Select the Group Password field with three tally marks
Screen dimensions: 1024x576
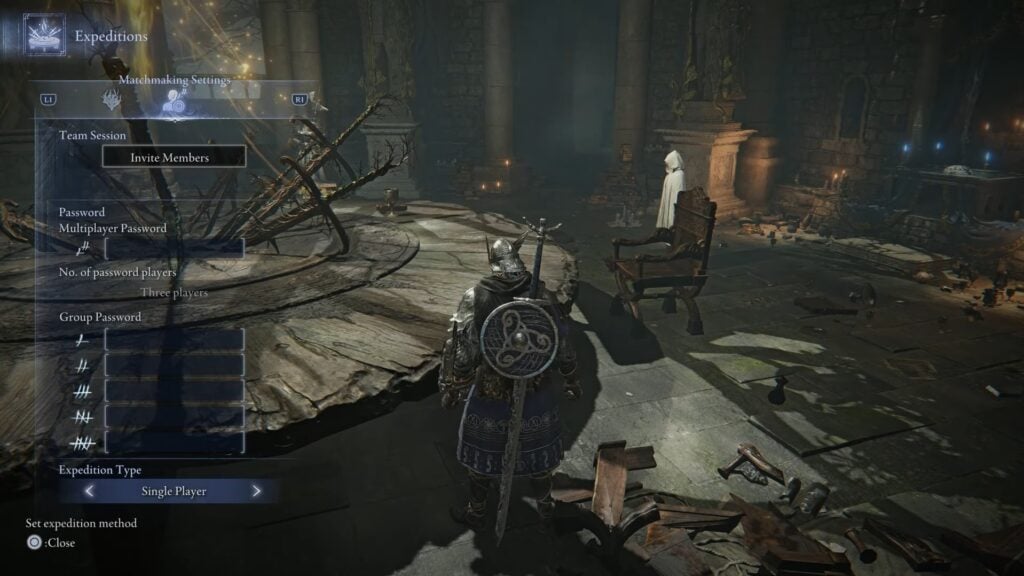coord(173,391)
